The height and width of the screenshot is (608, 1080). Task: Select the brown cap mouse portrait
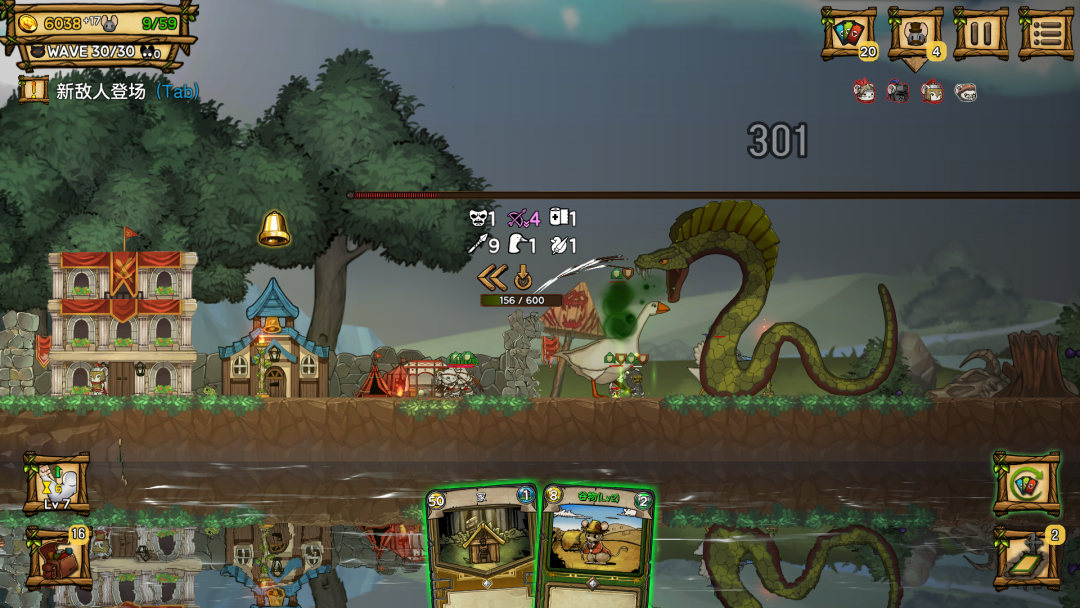(x=965, y=92)
